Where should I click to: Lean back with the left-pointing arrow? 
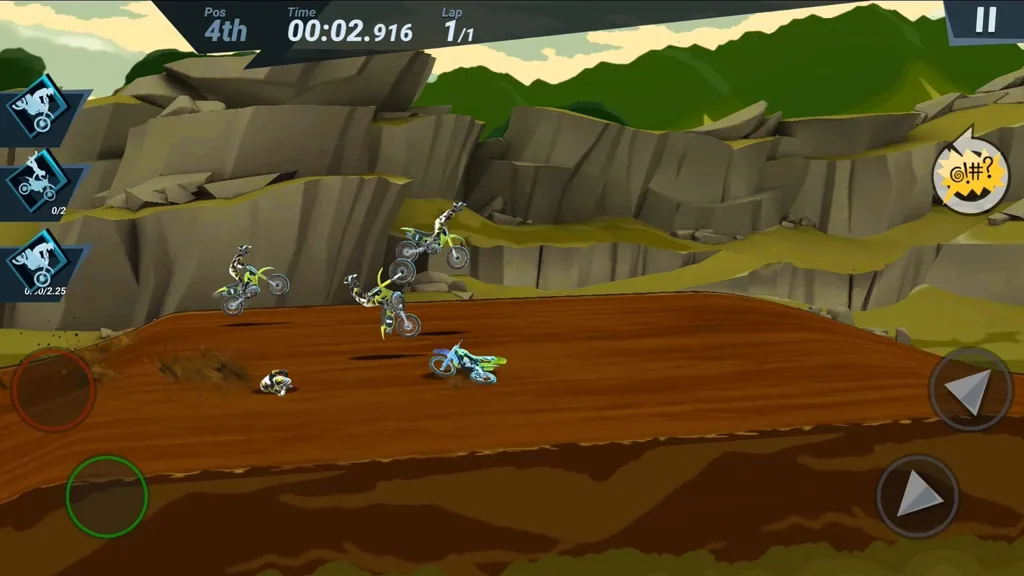(970, 389)
